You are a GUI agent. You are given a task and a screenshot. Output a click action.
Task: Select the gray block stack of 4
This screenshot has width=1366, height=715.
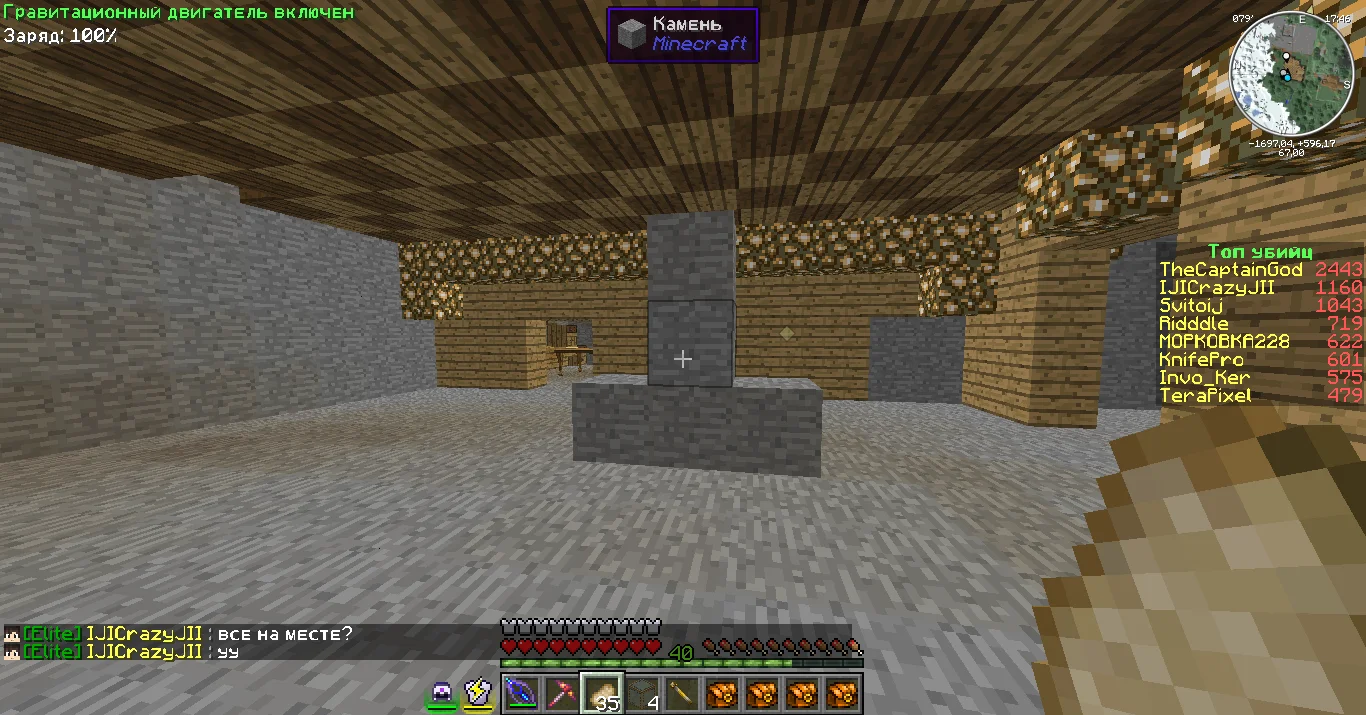(643, 693)
